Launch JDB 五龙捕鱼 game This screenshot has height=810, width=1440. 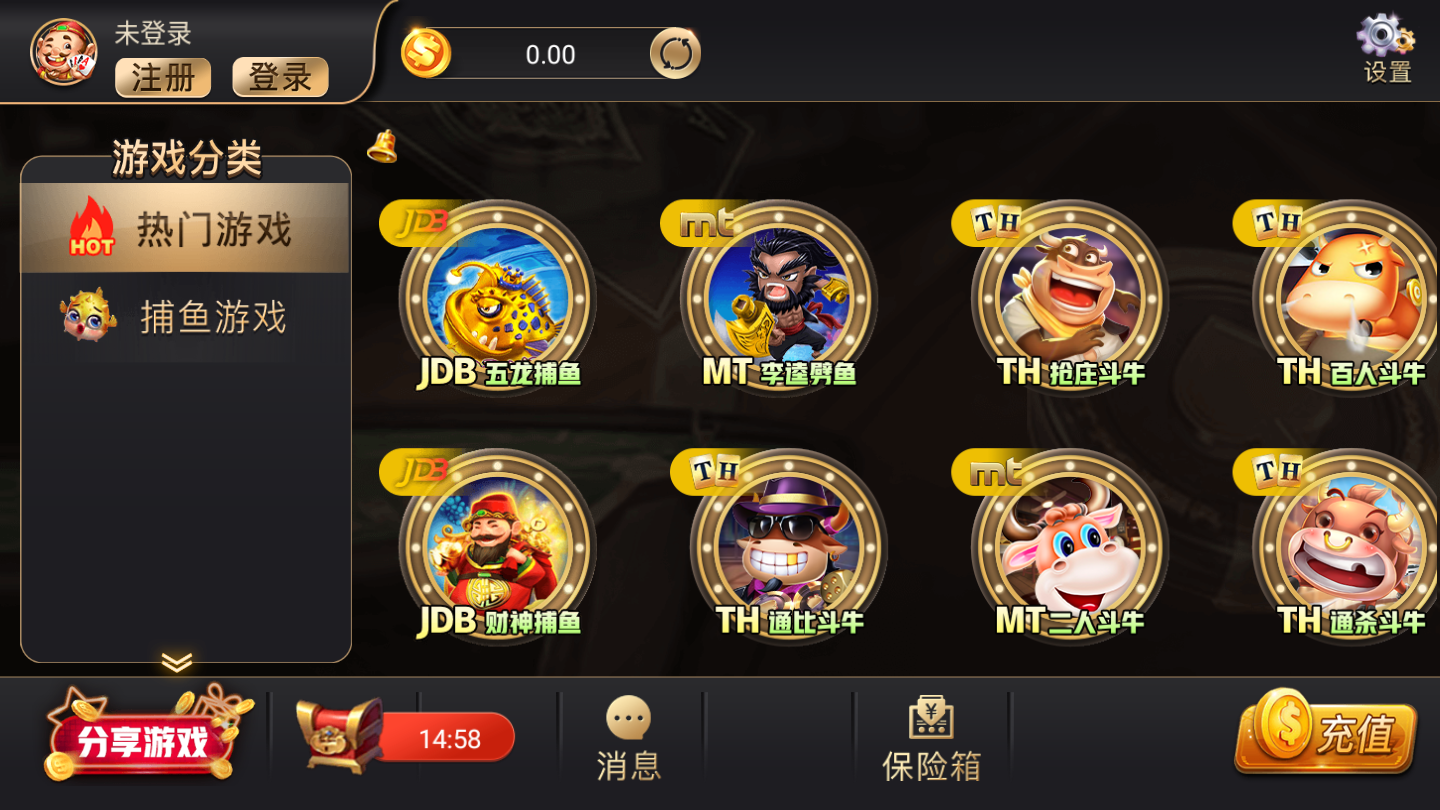[x=500, y=295]
